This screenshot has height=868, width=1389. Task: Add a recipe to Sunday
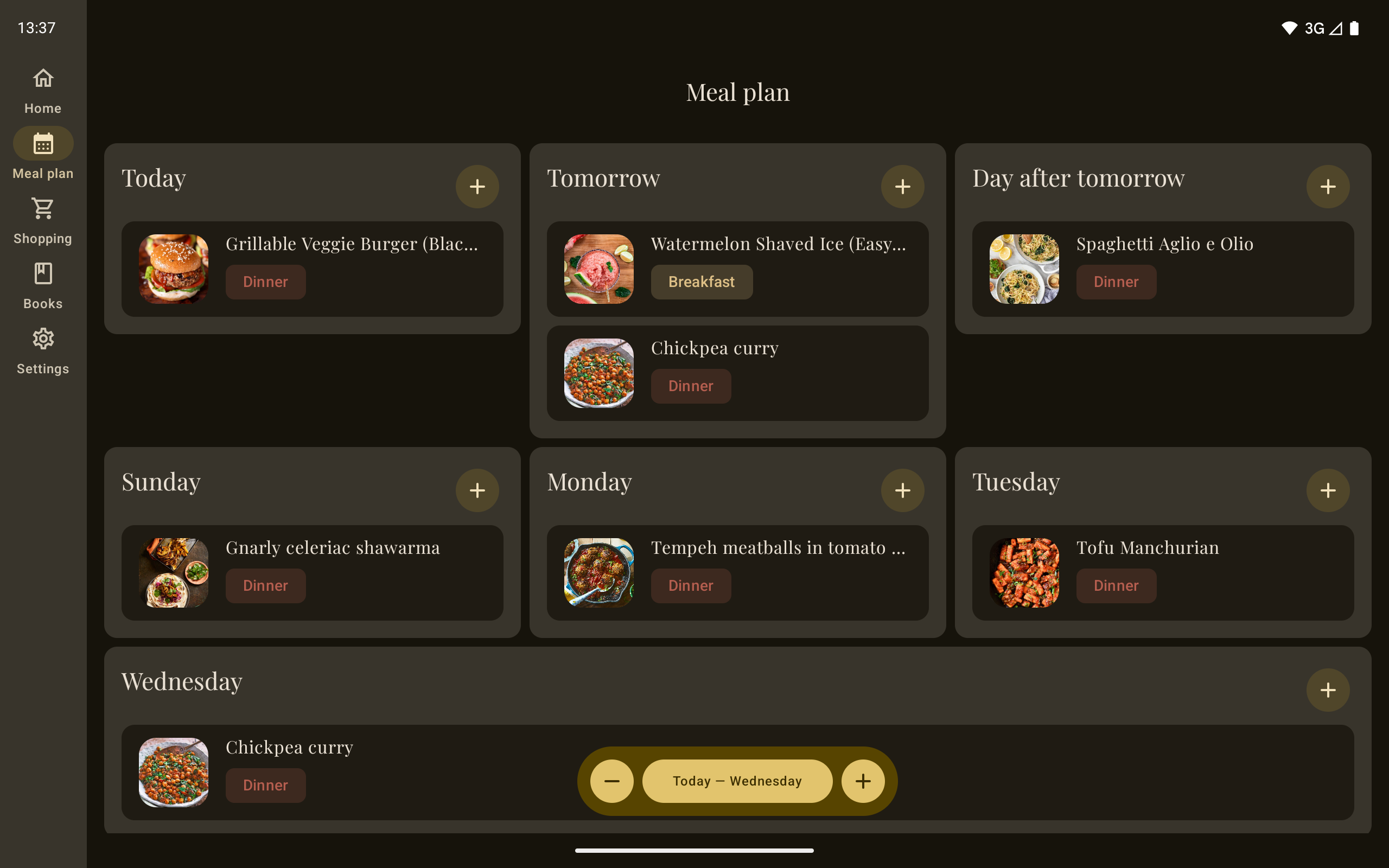click(477, 490)
